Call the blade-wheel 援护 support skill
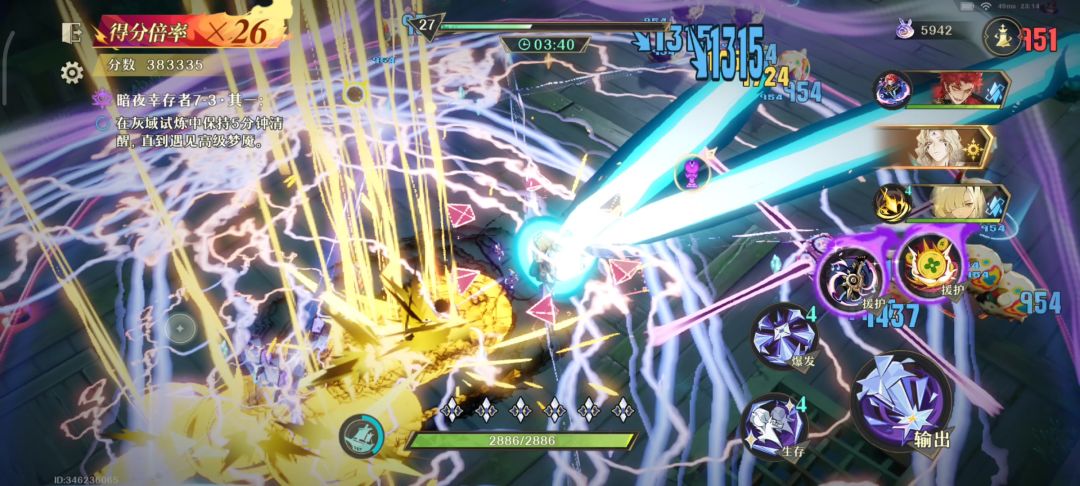The width and height of the screenshot is (1080, 486). 850,270
